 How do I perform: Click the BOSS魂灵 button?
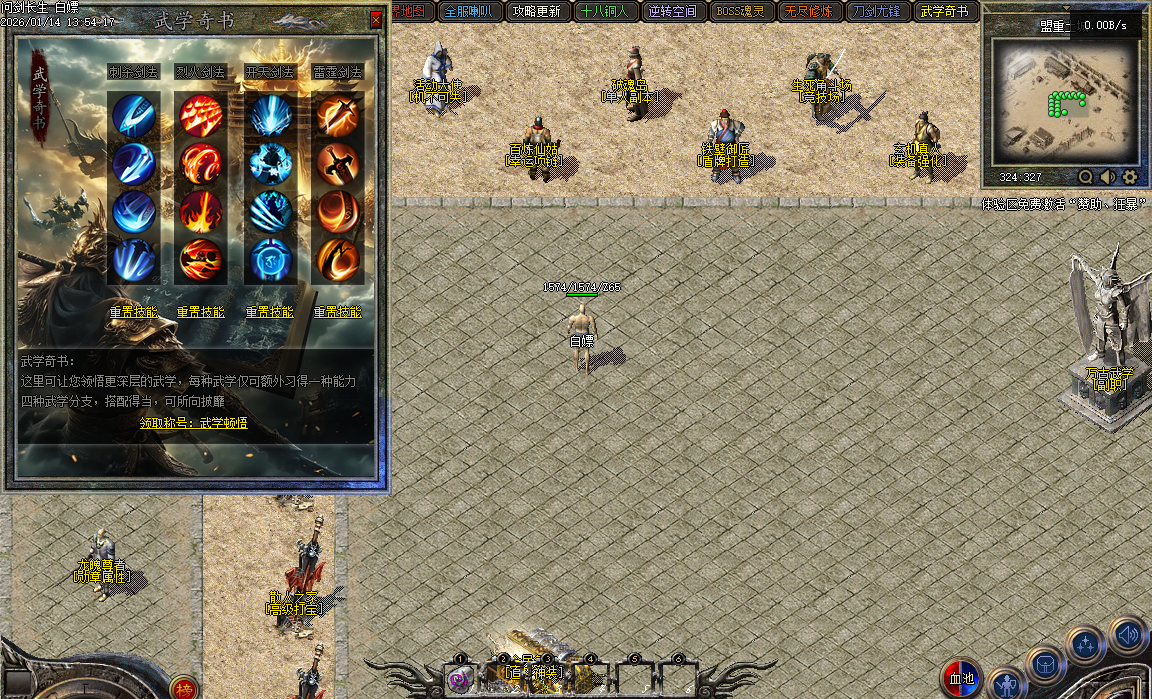pyautogui.click(x=741, y=12)
